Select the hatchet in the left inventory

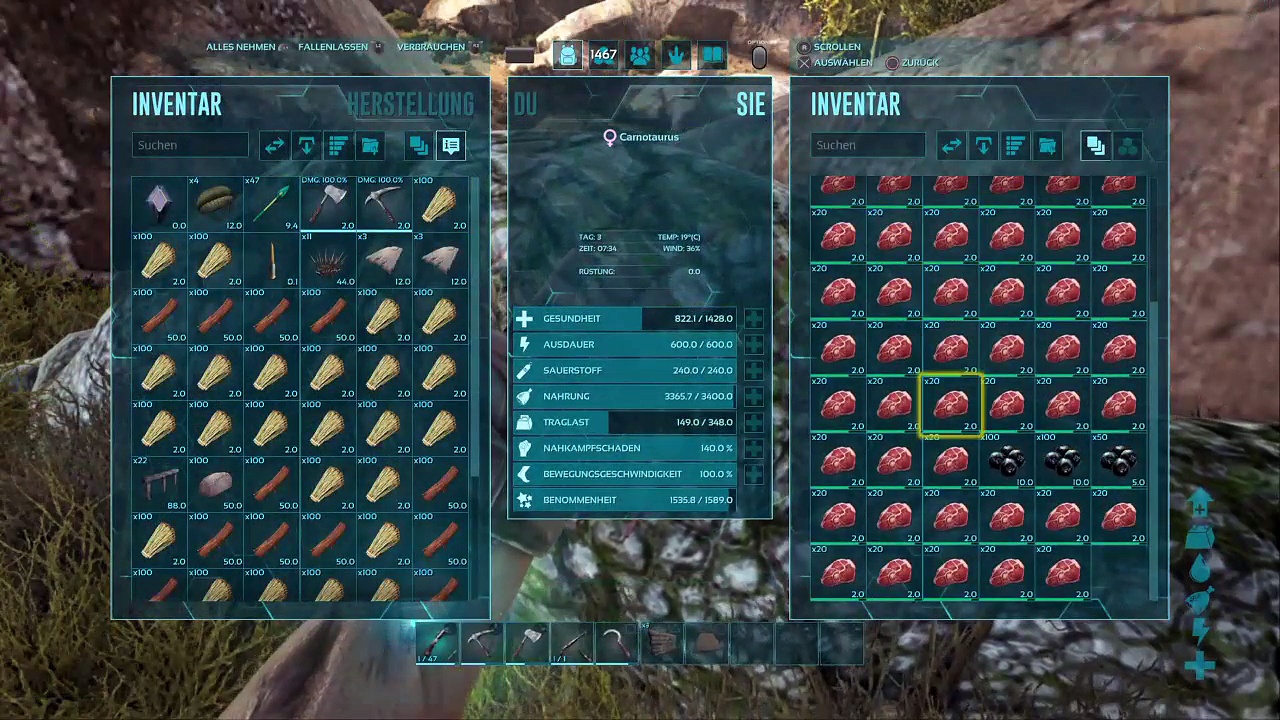tap(328, 204)
